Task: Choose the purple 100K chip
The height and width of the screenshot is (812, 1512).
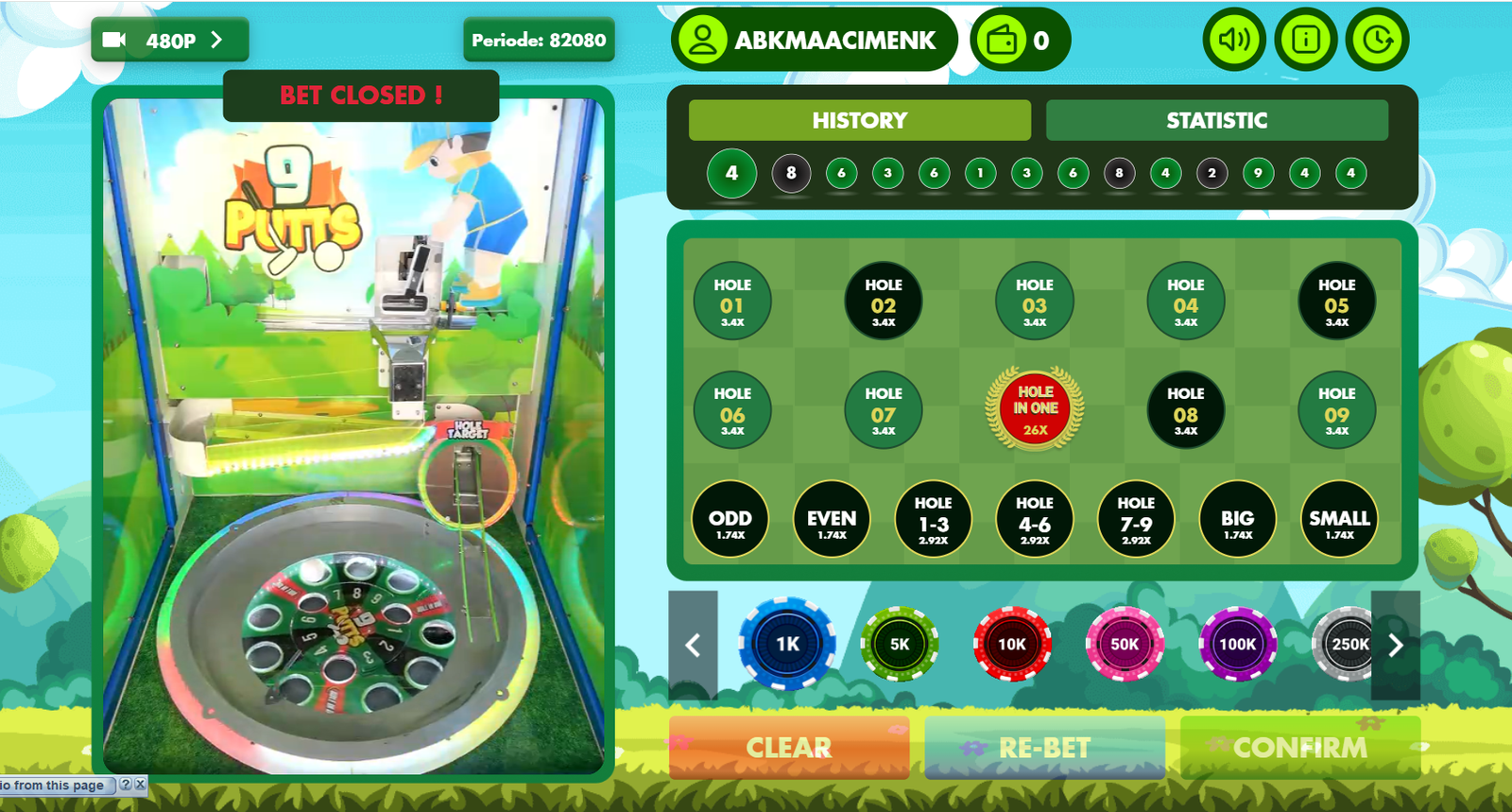Action: click(x=1237, y=645)
